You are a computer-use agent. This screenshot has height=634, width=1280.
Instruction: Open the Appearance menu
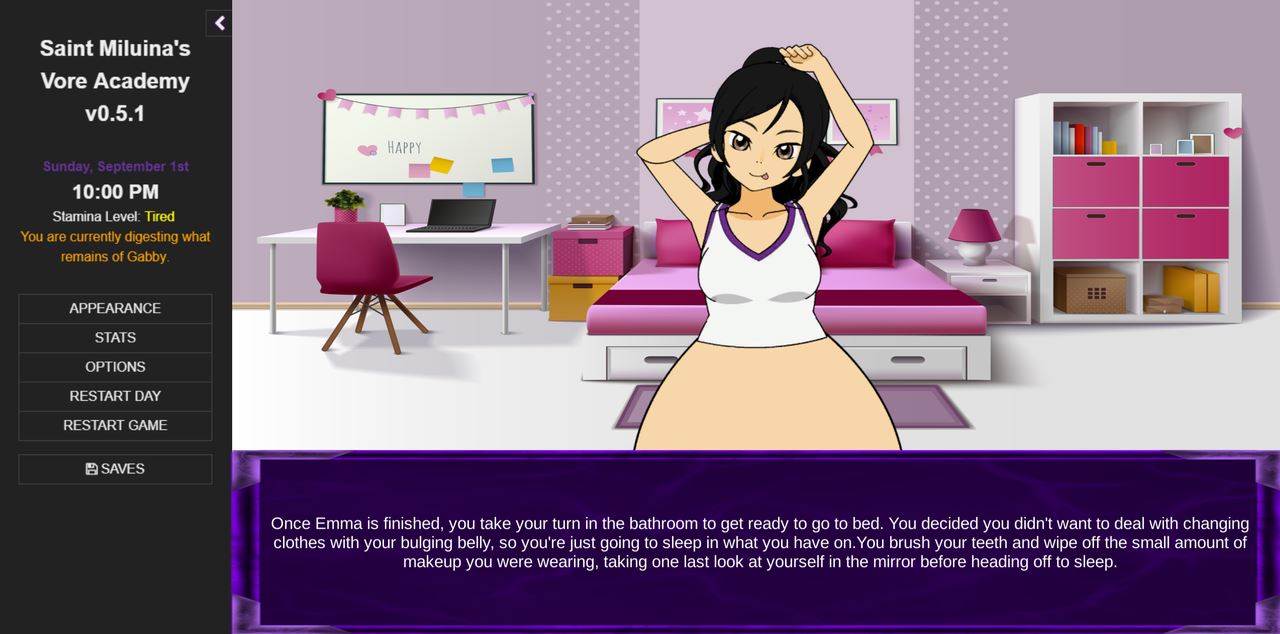(115, 308)
